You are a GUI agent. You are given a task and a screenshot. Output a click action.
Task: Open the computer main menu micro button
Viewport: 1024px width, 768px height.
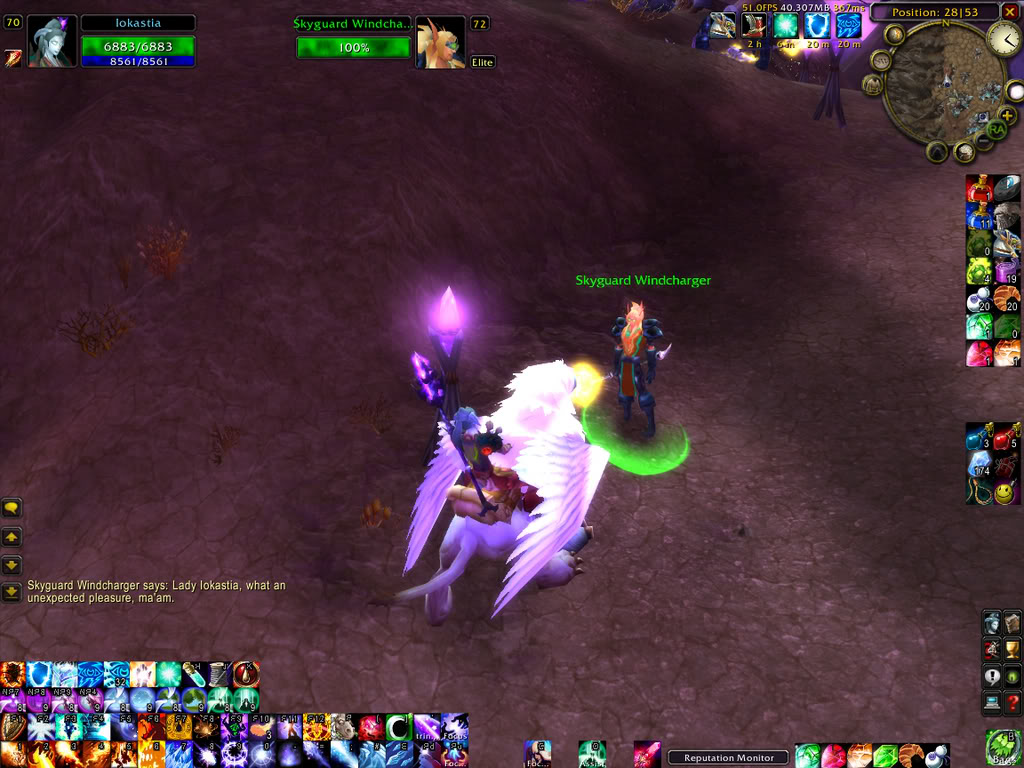point(991,704)
